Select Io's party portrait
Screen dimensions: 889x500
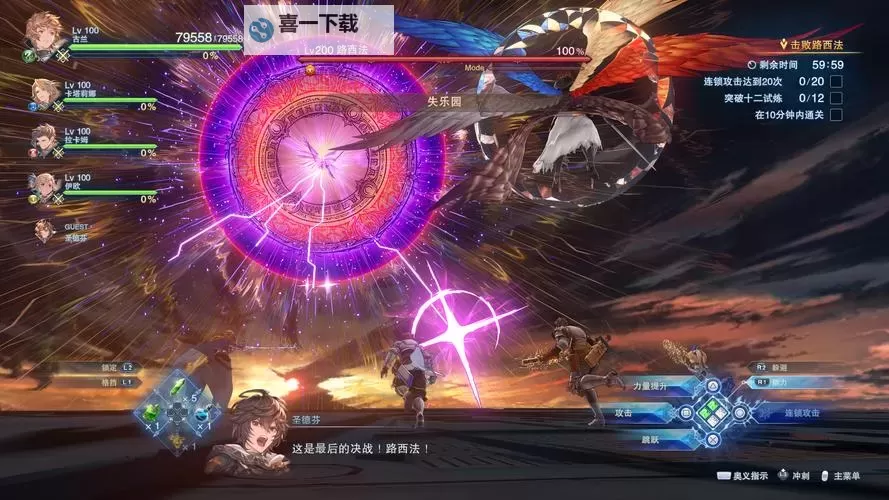pyautogui.click(x=44, y=187)
